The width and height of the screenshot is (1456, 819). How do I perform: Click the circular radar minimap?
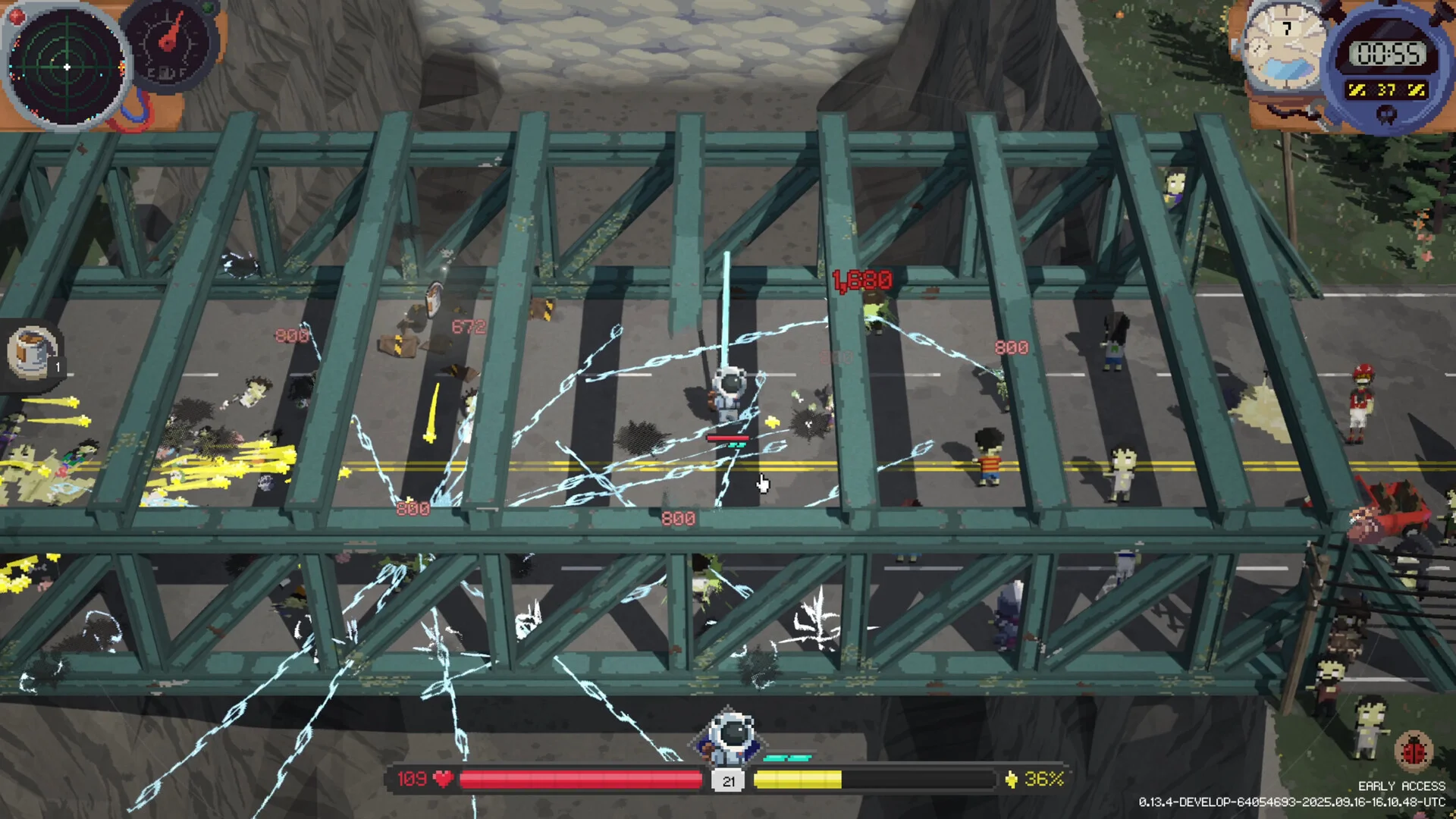(x=67, y=67)
